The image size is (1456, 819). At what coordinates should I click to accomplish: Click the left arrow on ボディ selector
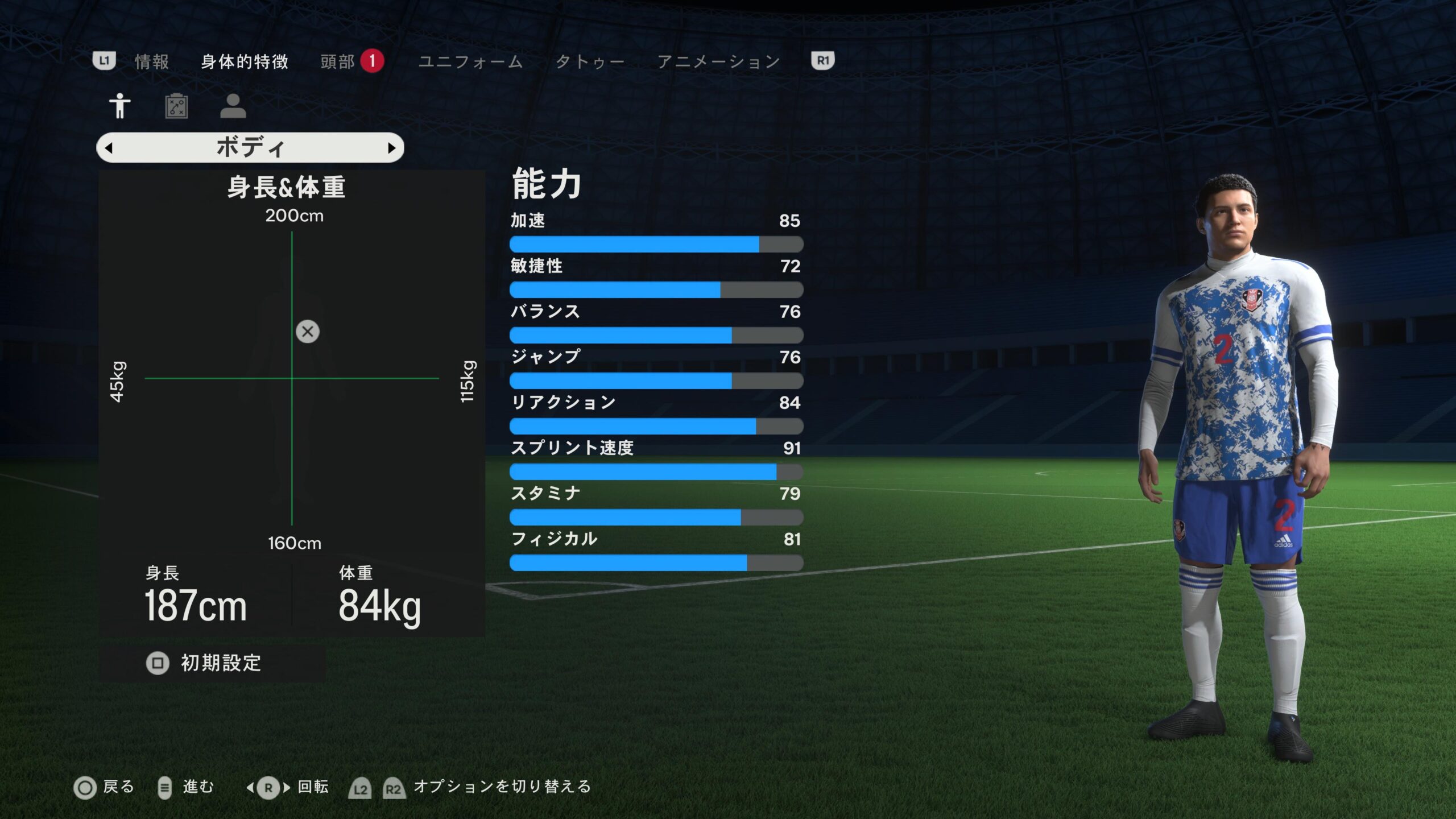tap(109, 148)
